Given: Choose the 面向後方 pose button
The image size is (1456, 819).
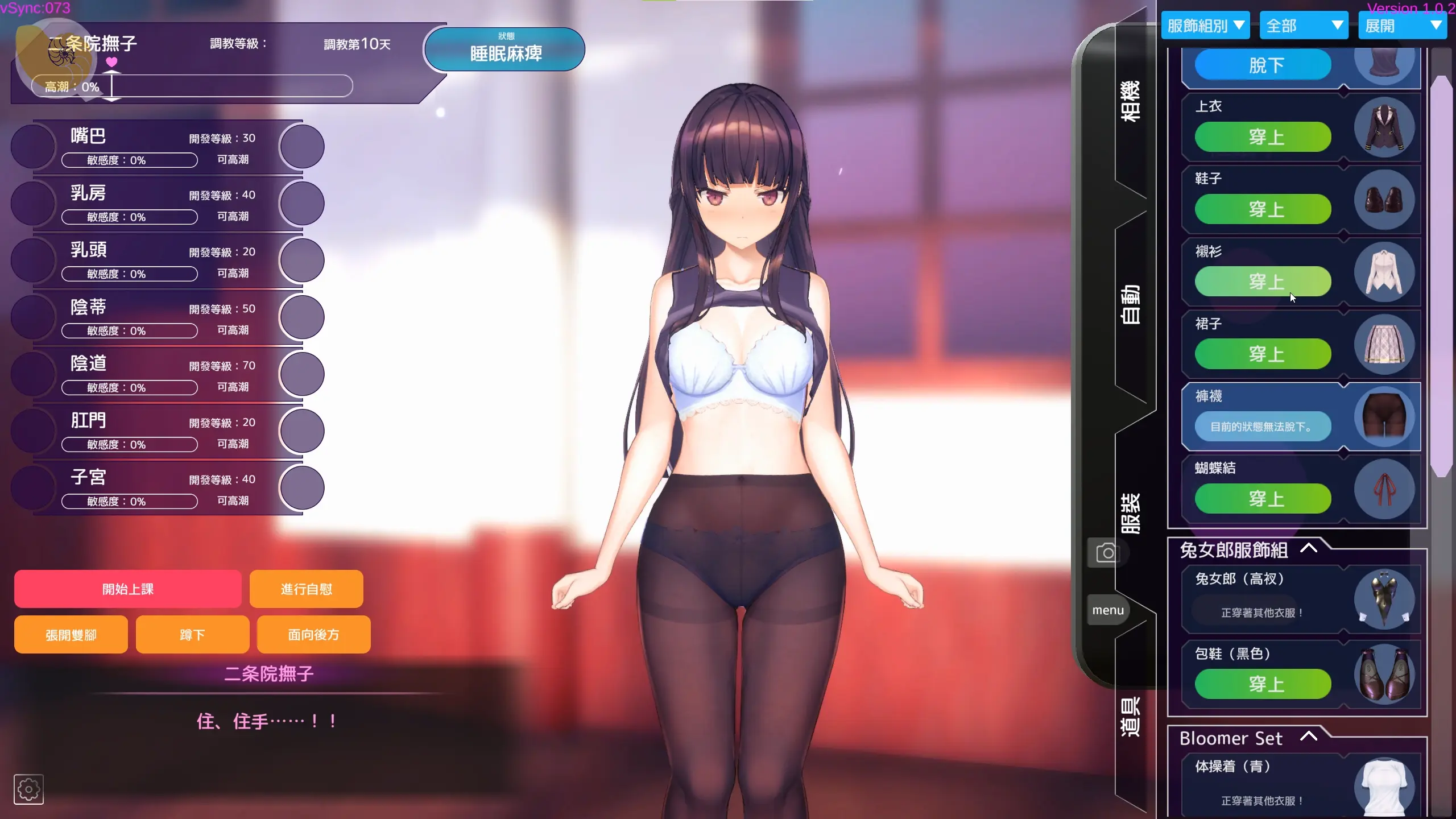Looking at the screenshot, I should (313, 635).
